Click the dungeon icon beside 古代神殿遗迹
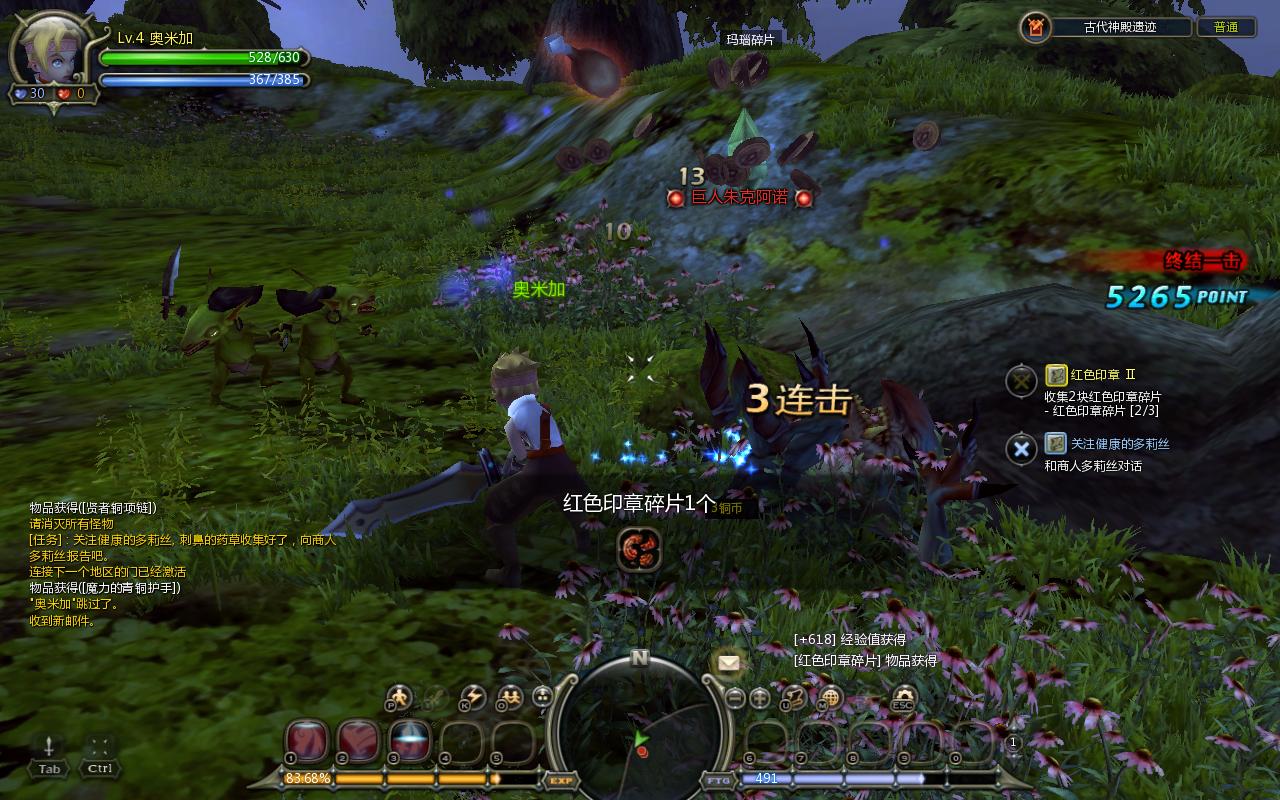Screen dimensions: 1280x800 (x=1036, y=27)
